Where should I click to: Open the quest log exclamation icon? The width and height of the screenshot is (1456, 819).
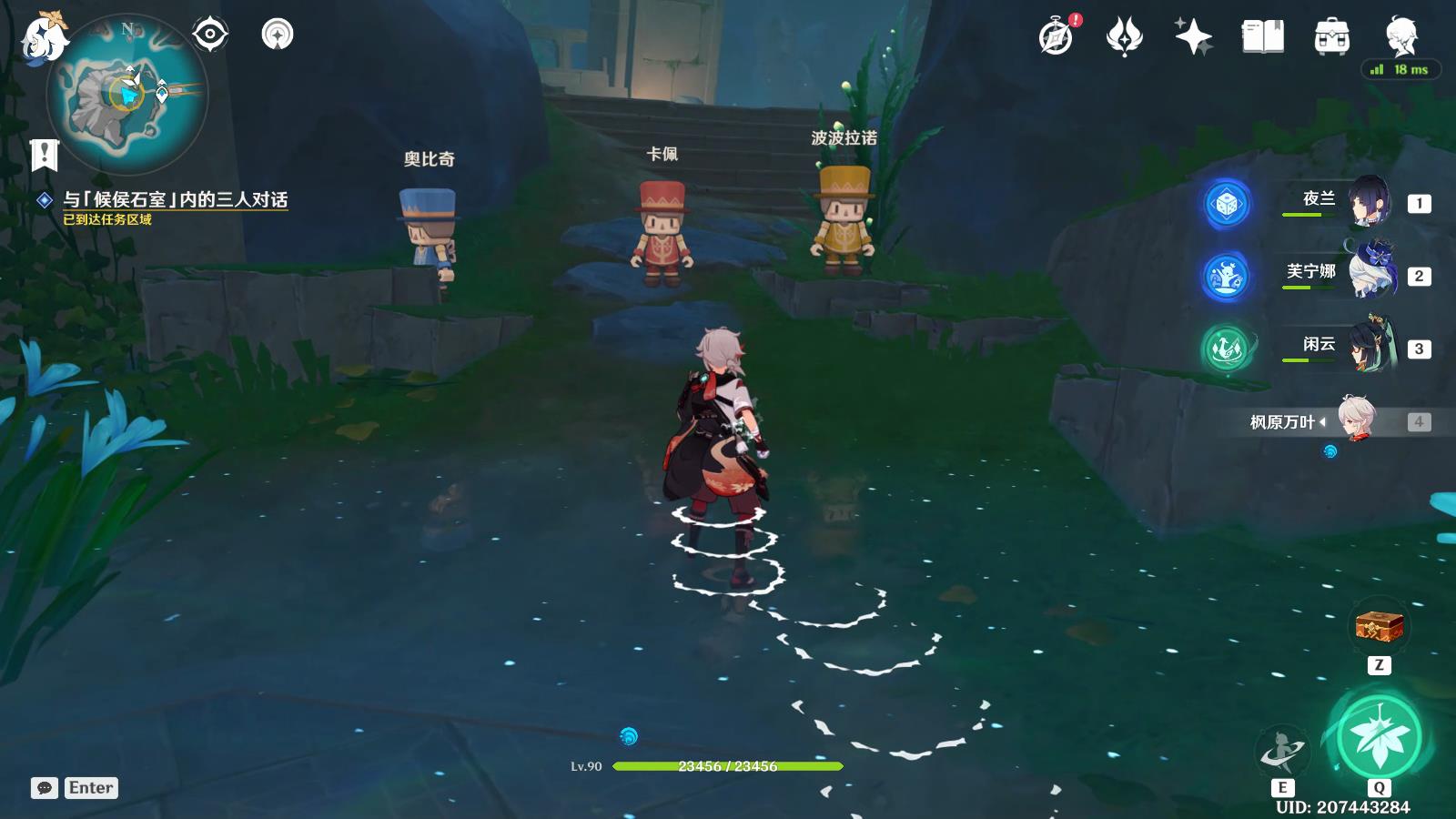point(44,155)
